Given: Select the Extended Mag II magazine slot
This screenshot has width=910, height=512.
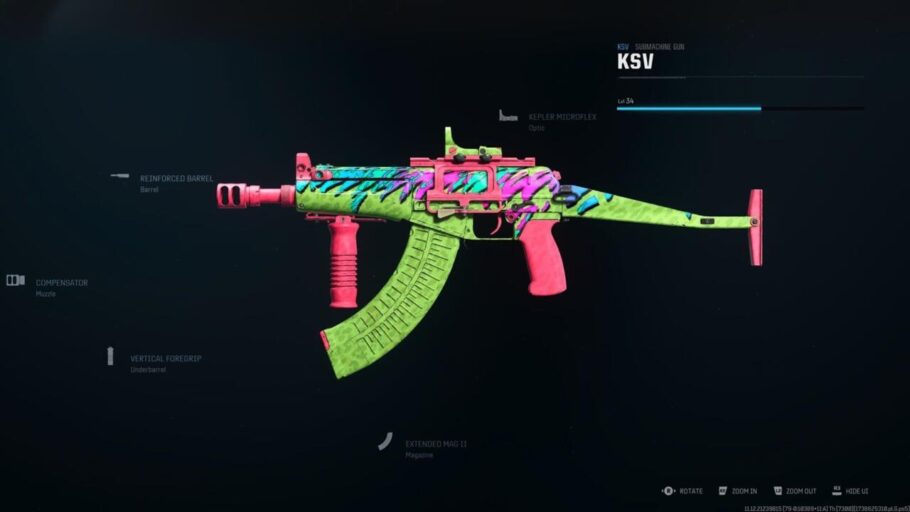Looking at the screenshot, I should point(435,443).
